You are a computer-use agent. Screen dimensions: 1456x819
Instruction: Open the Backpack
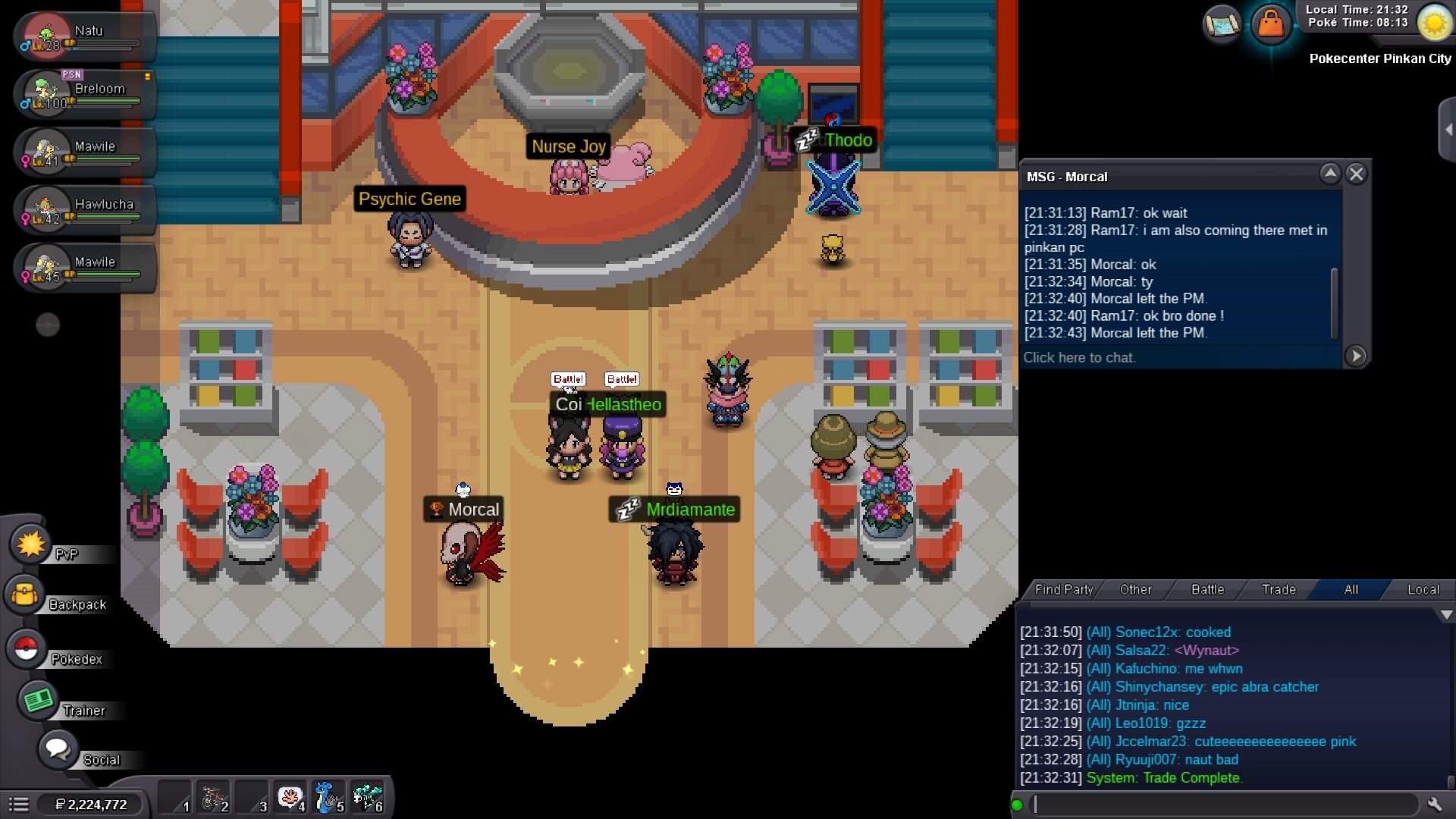pyautogui.click(x=25, y=595)
